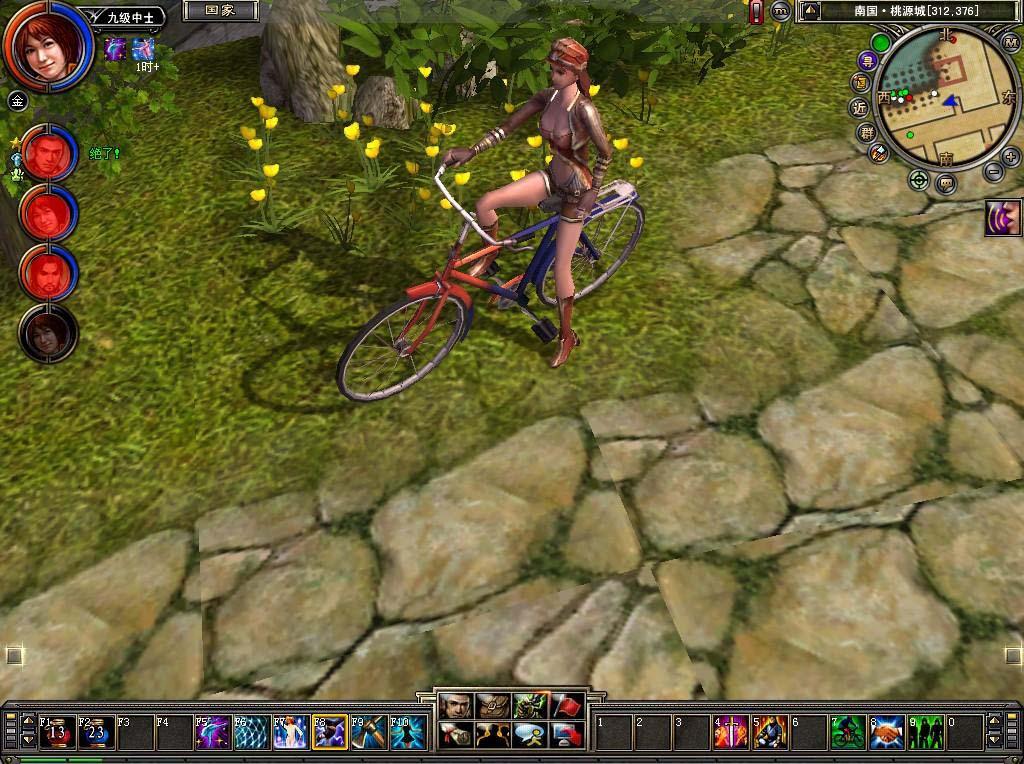Open the speech-bubble chat button under the minimap

click(x=946, y=183)
